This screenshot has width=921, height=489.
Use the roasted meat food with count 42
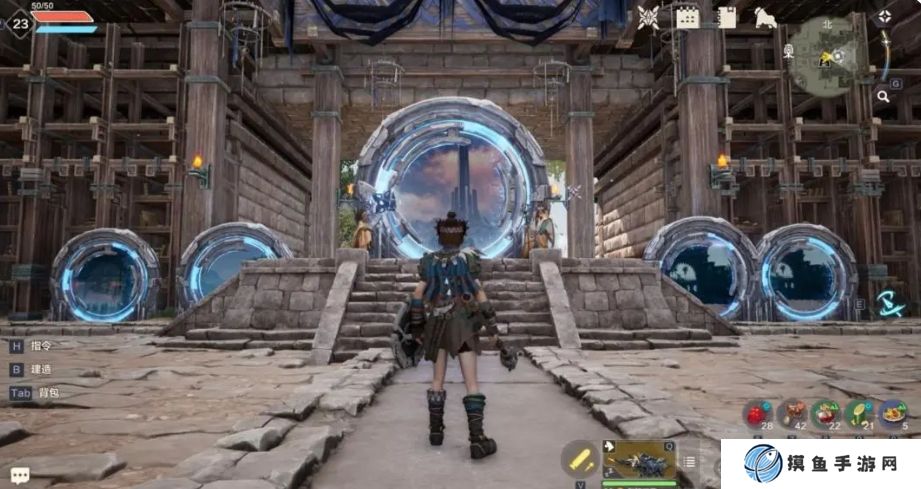(x=792, y=414)
